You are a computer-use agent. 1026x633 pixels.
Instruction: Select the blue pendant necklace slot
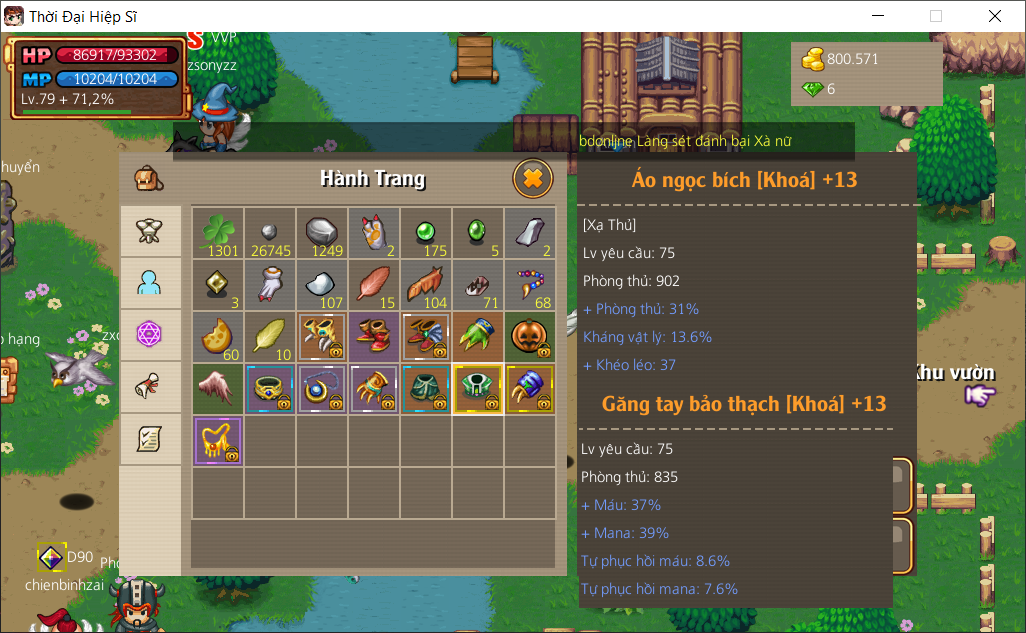point(321,388)
